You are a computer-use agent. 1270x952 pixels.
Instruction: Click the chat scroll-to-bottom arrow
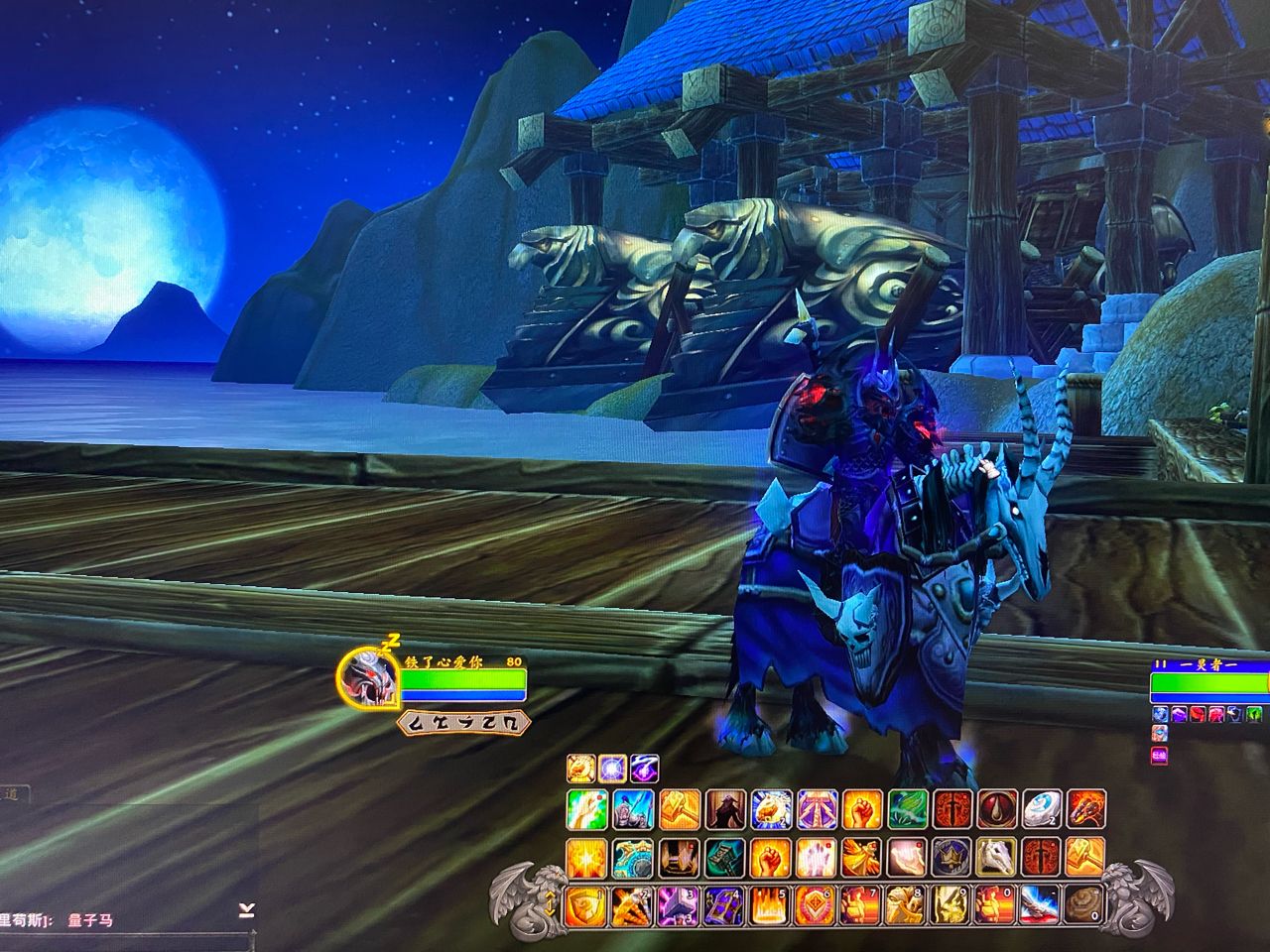[x=246, y=910]
